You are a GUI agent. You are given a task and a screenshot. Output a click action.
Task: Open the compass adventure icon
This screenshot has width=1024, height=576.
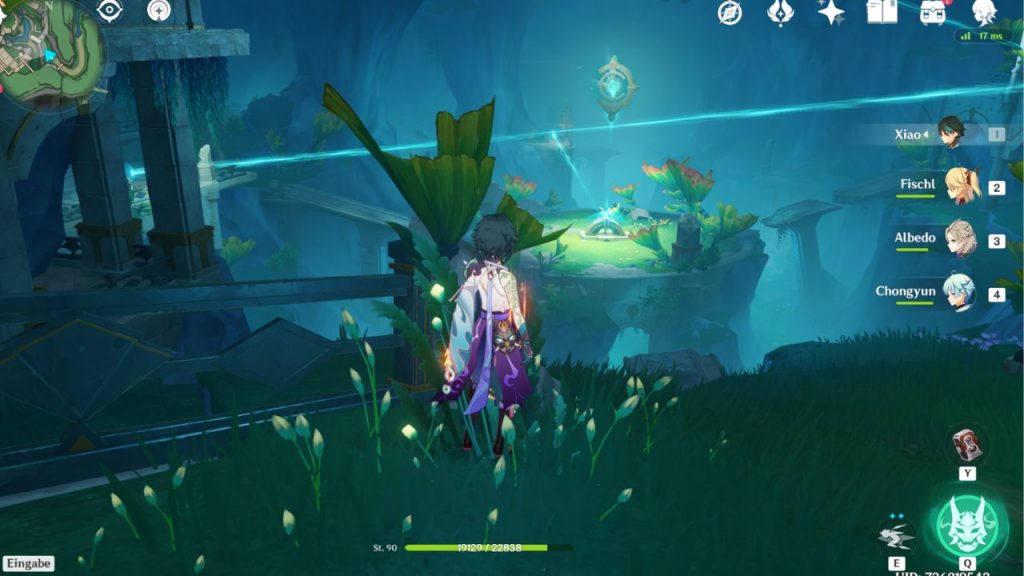click(730, 13)
